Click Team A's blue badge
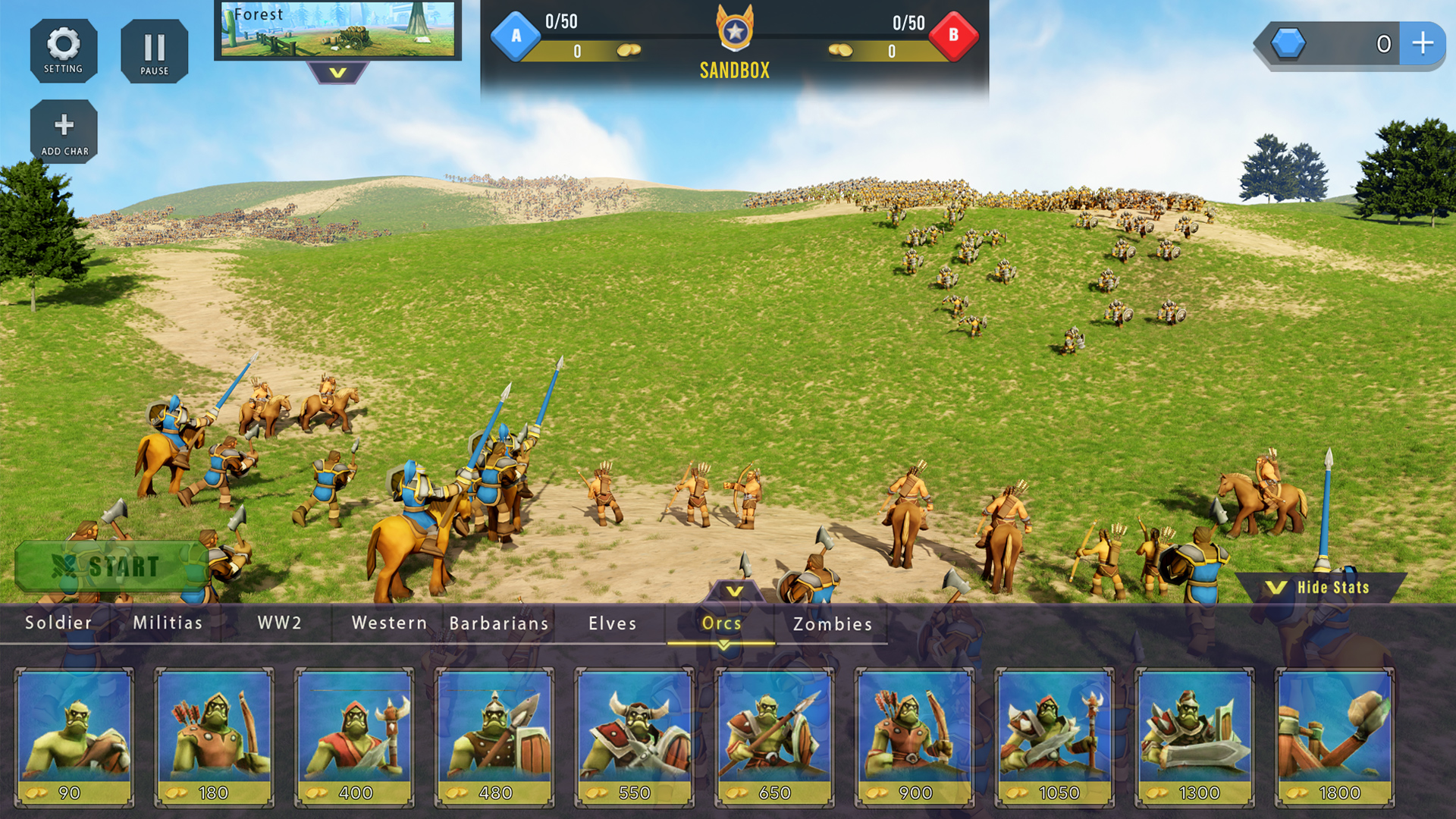 tap(516, 35)
